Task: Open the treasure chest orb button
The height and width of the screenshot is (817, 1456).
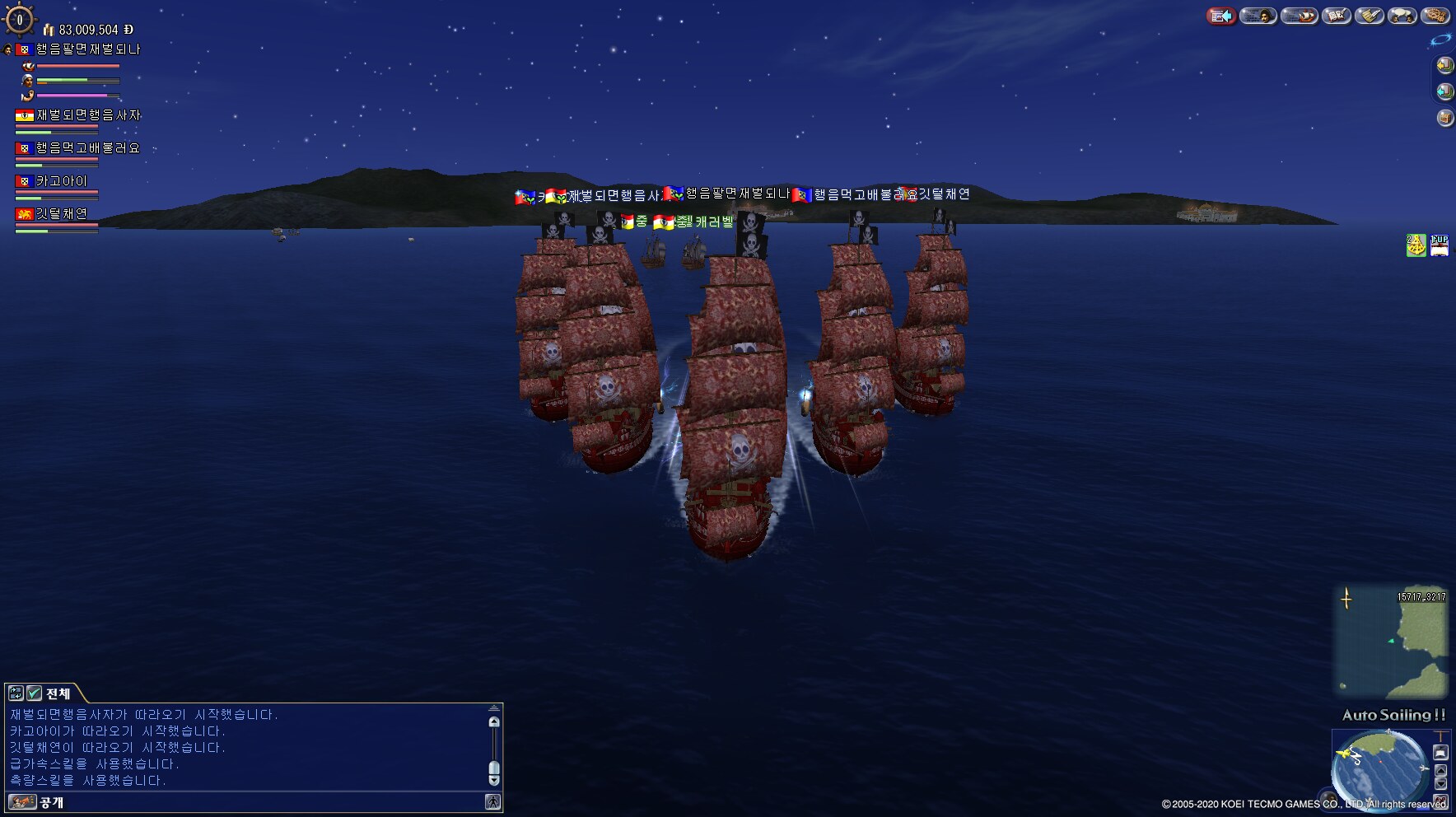Action: coord(1445,118)
